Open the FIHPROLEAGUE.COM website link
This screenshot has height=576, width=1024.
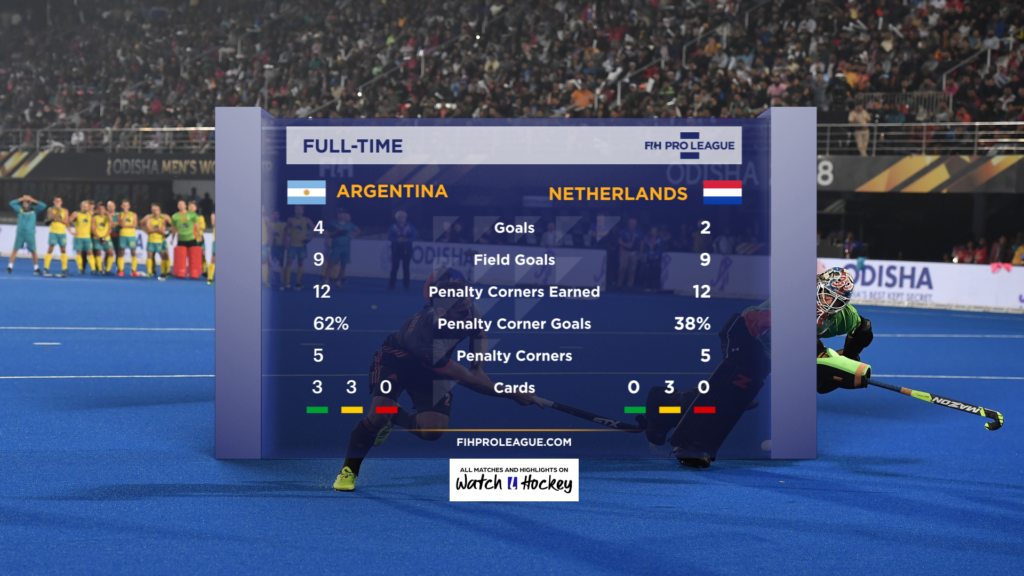pos(514,441)
